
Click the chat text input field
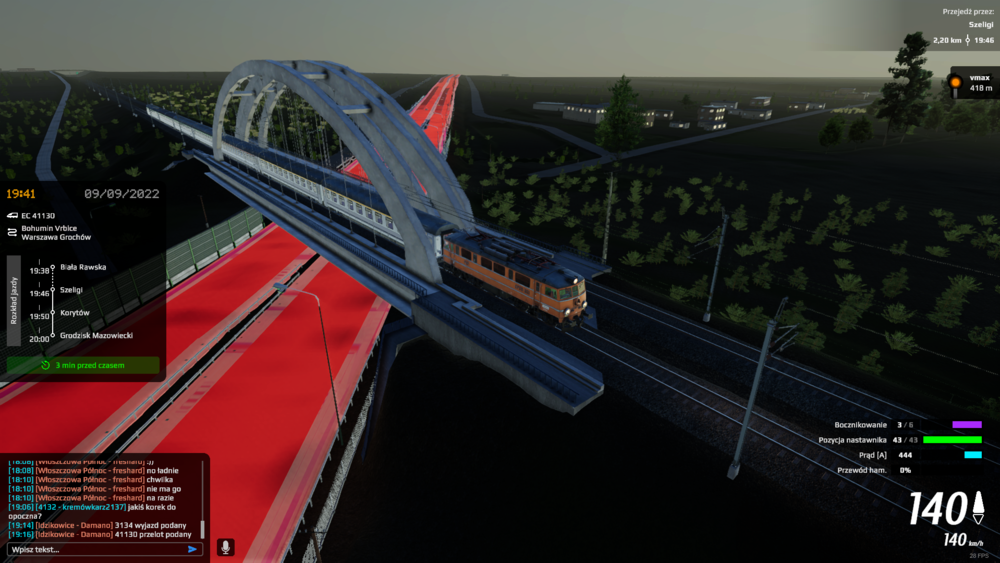click(x=95, y=549)
